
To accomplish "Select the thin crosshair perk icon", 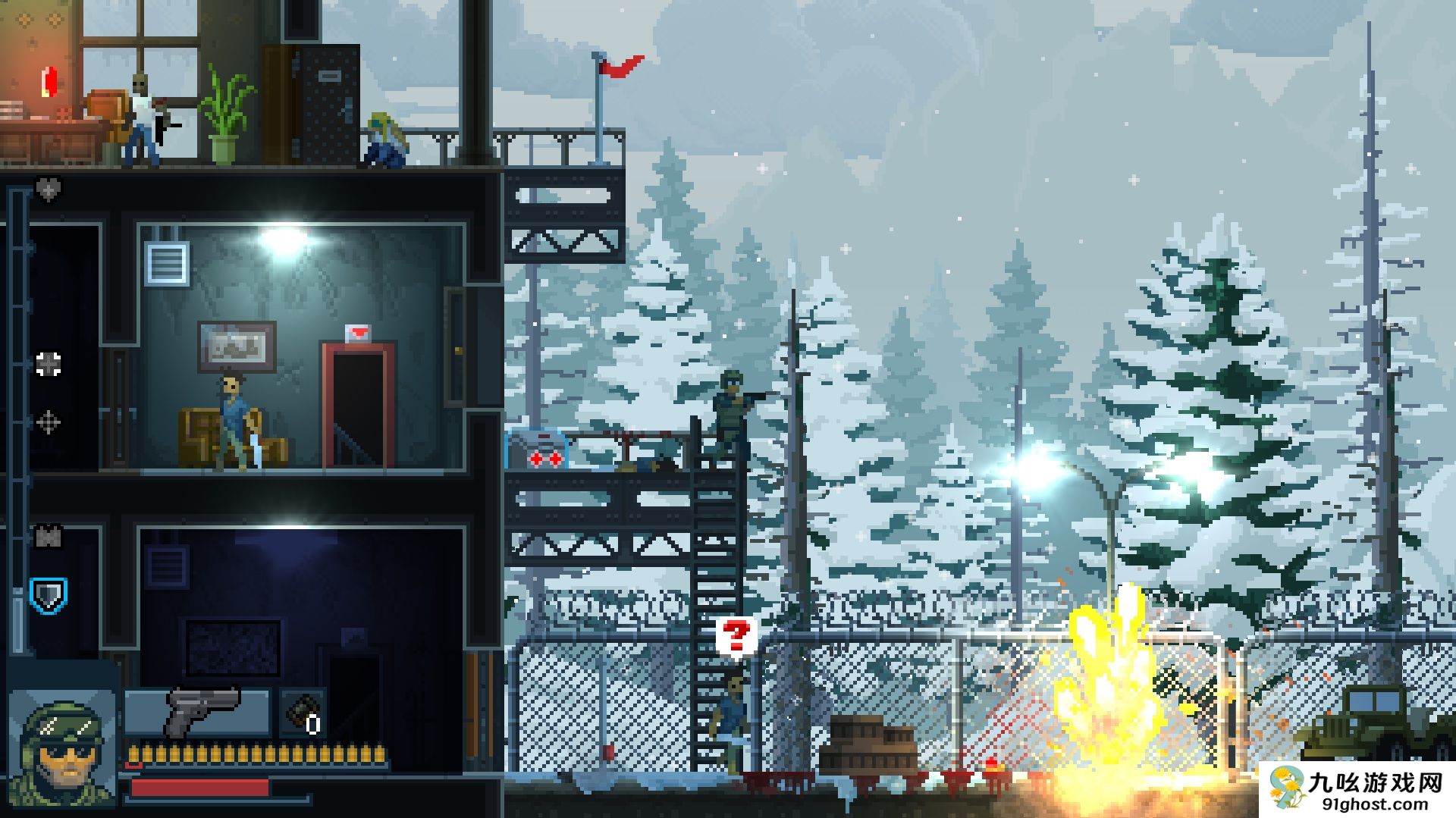I will click(x=49, y=422).
